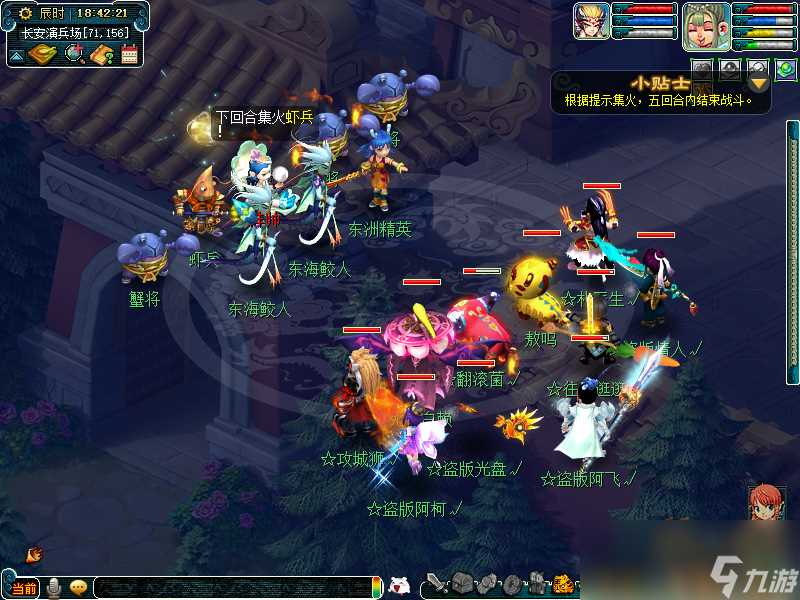Collapse the top-left info panel arrow
This screenshot has height=600, width=800.
point(16,55)
